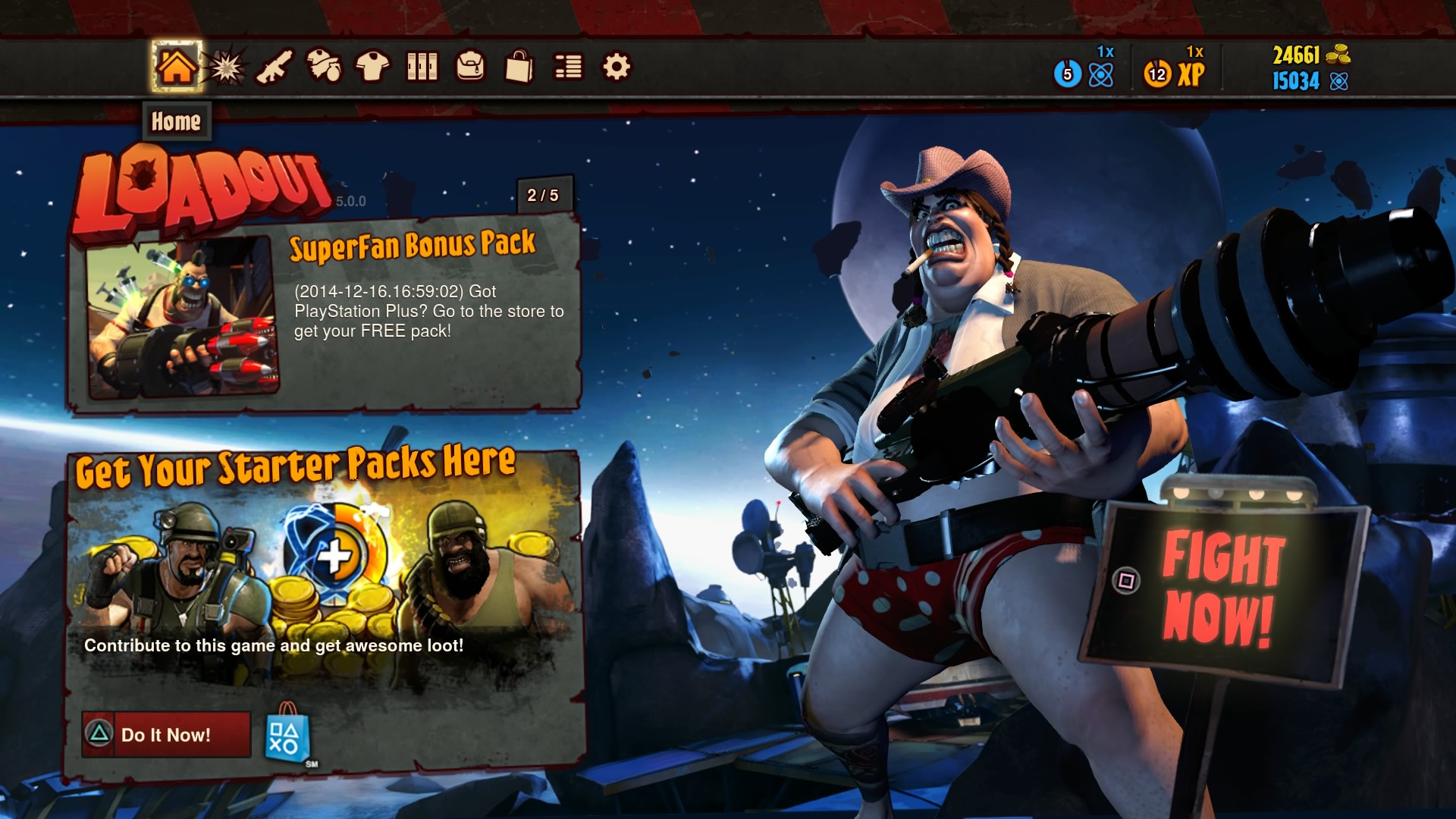Click the 2/5 news page indicator
Screen dimensions: 1456x819
click(543, 195)
